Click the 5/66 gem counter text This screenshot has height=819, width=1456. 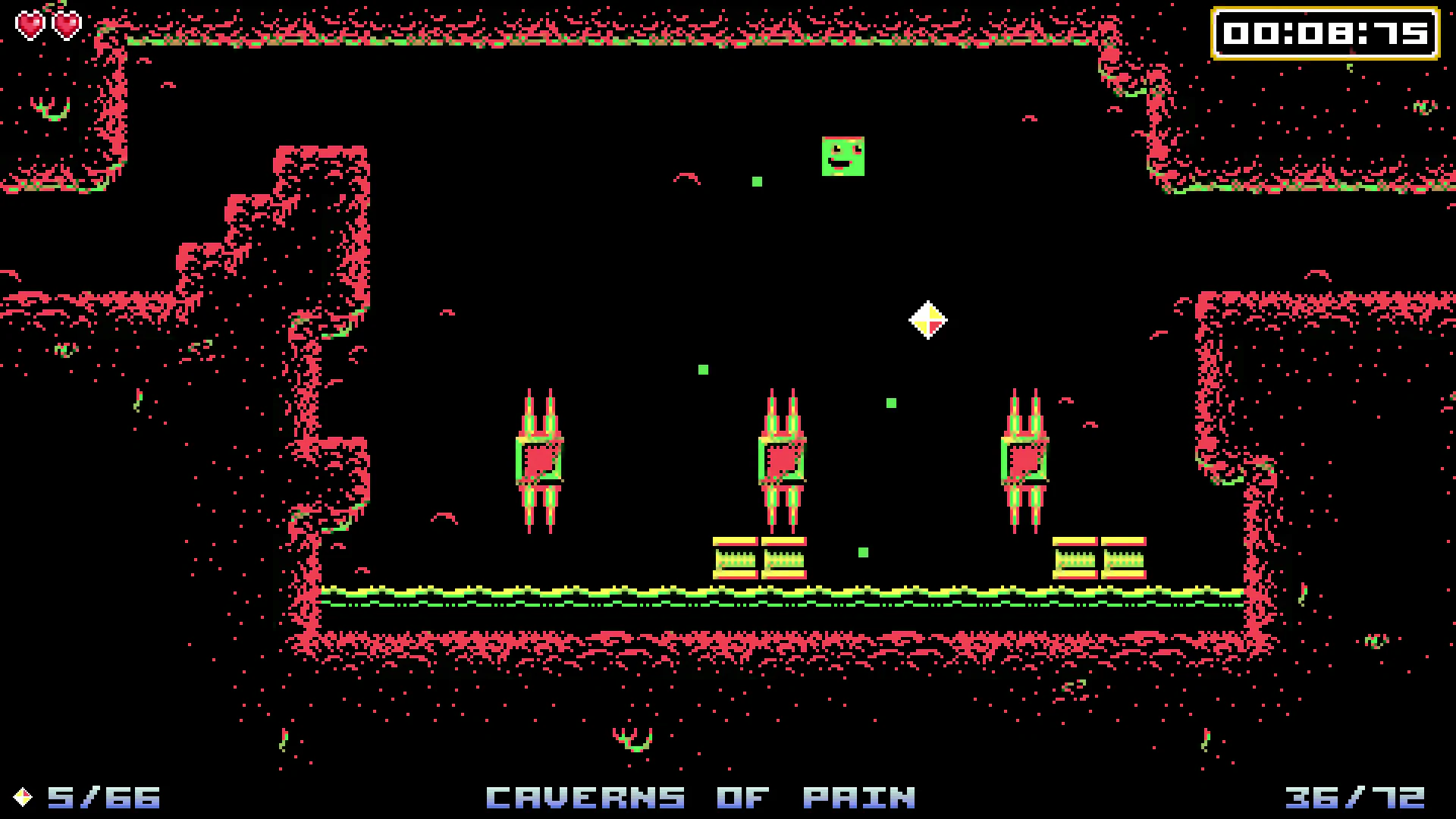coord(102,796)
